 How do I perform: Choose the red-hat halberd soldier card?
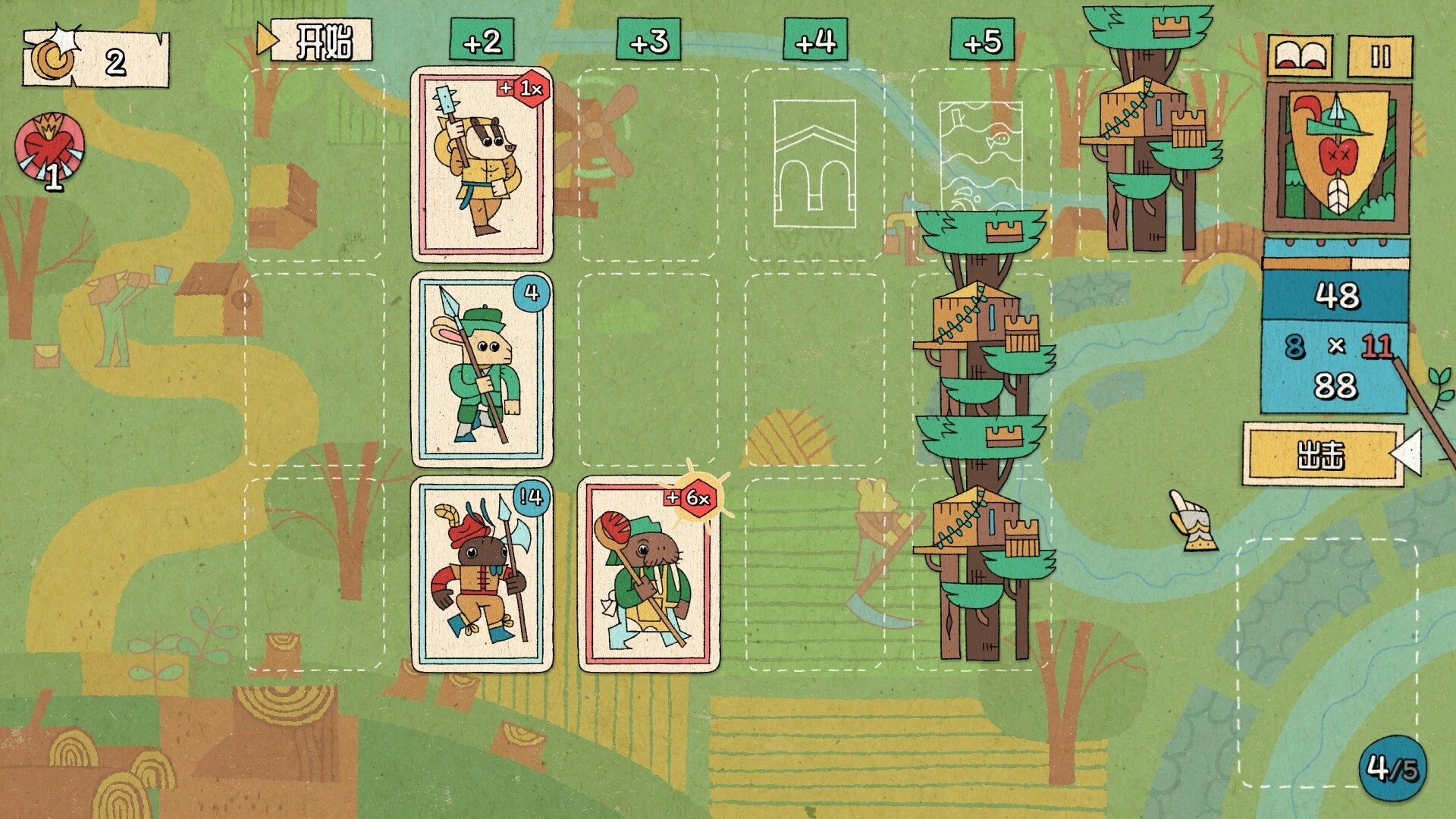482,574
